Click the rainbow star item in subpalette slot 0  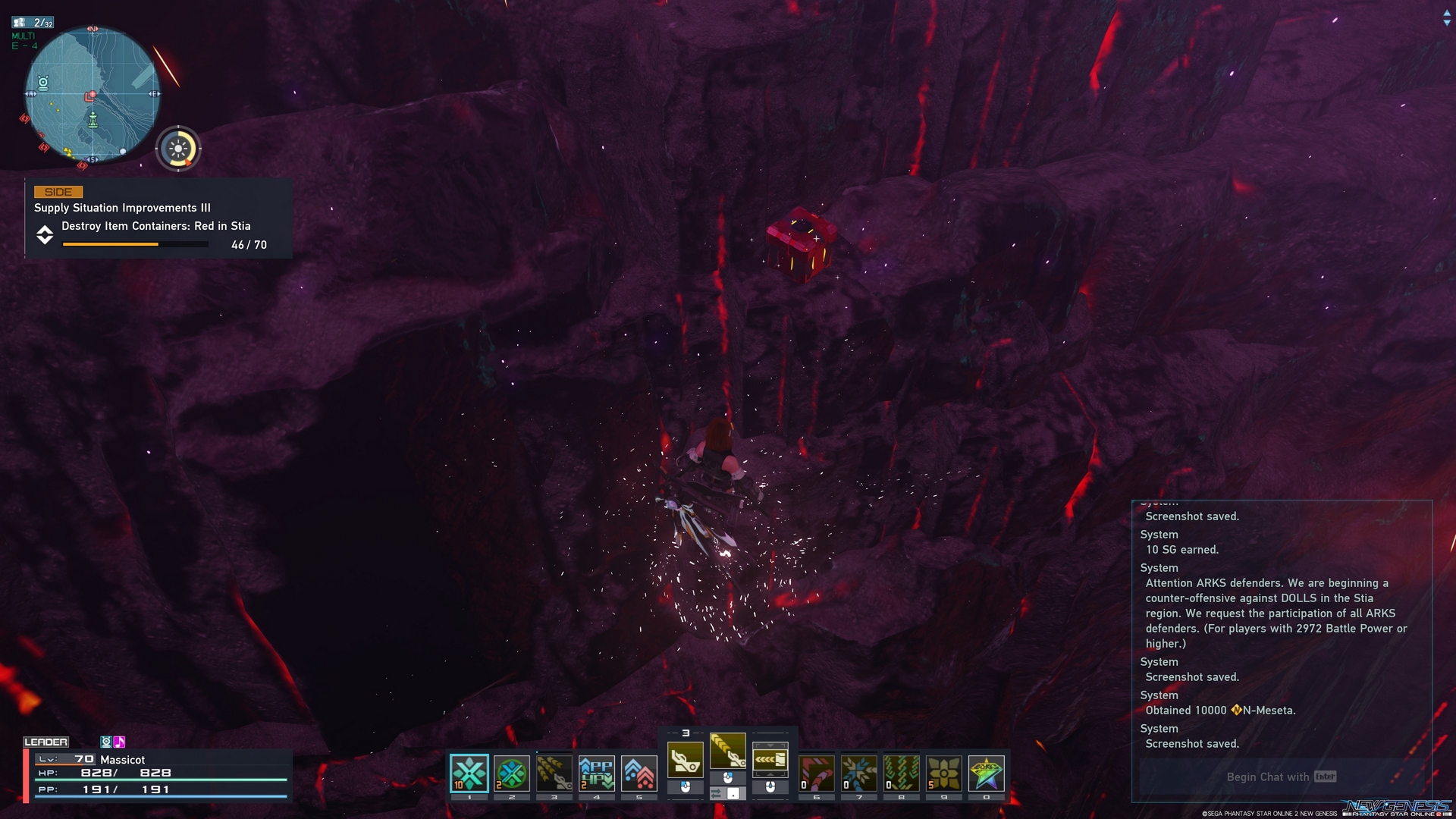click(x=984, y=773)
